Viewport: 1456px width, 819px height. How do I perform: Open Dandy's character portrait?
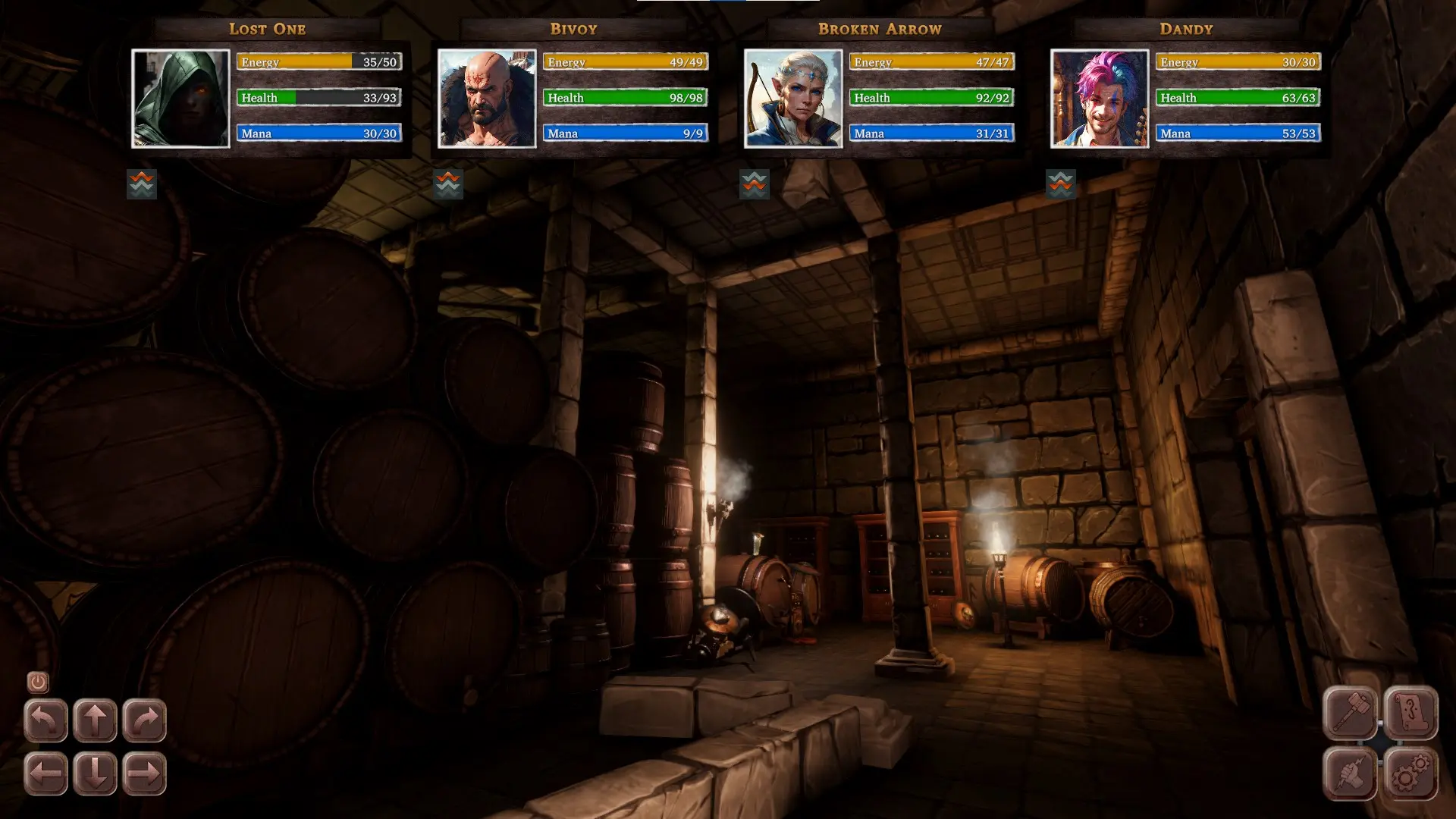point(1100,99)
